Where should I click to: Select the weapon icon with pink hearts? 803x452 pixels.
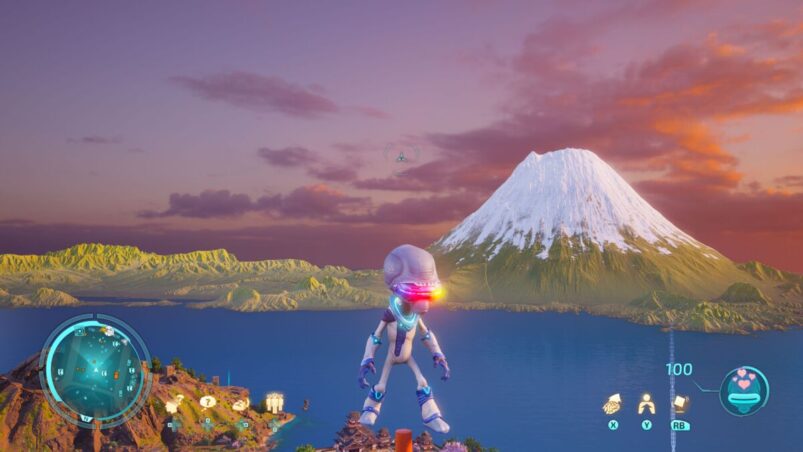click(744, 389)
